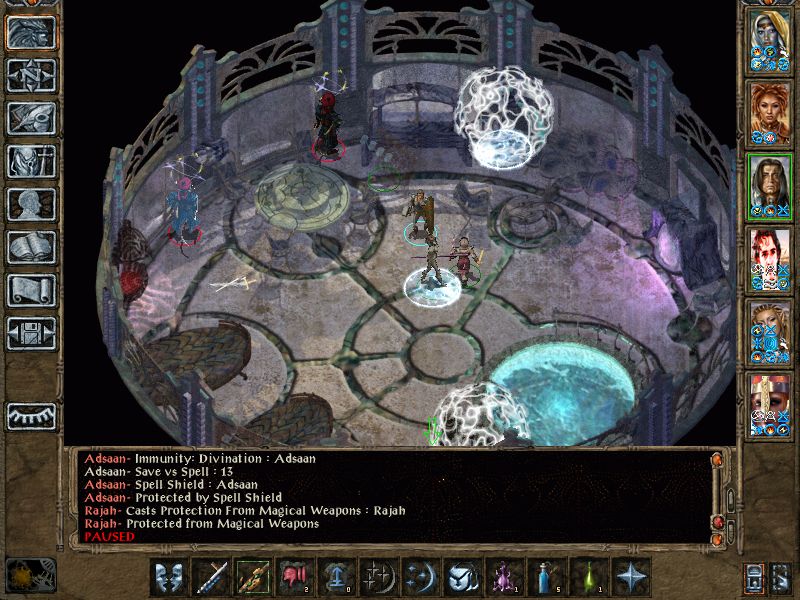800x600 pixels.
Task: Open the priest scroll button
Action: (x=30, y=291)
